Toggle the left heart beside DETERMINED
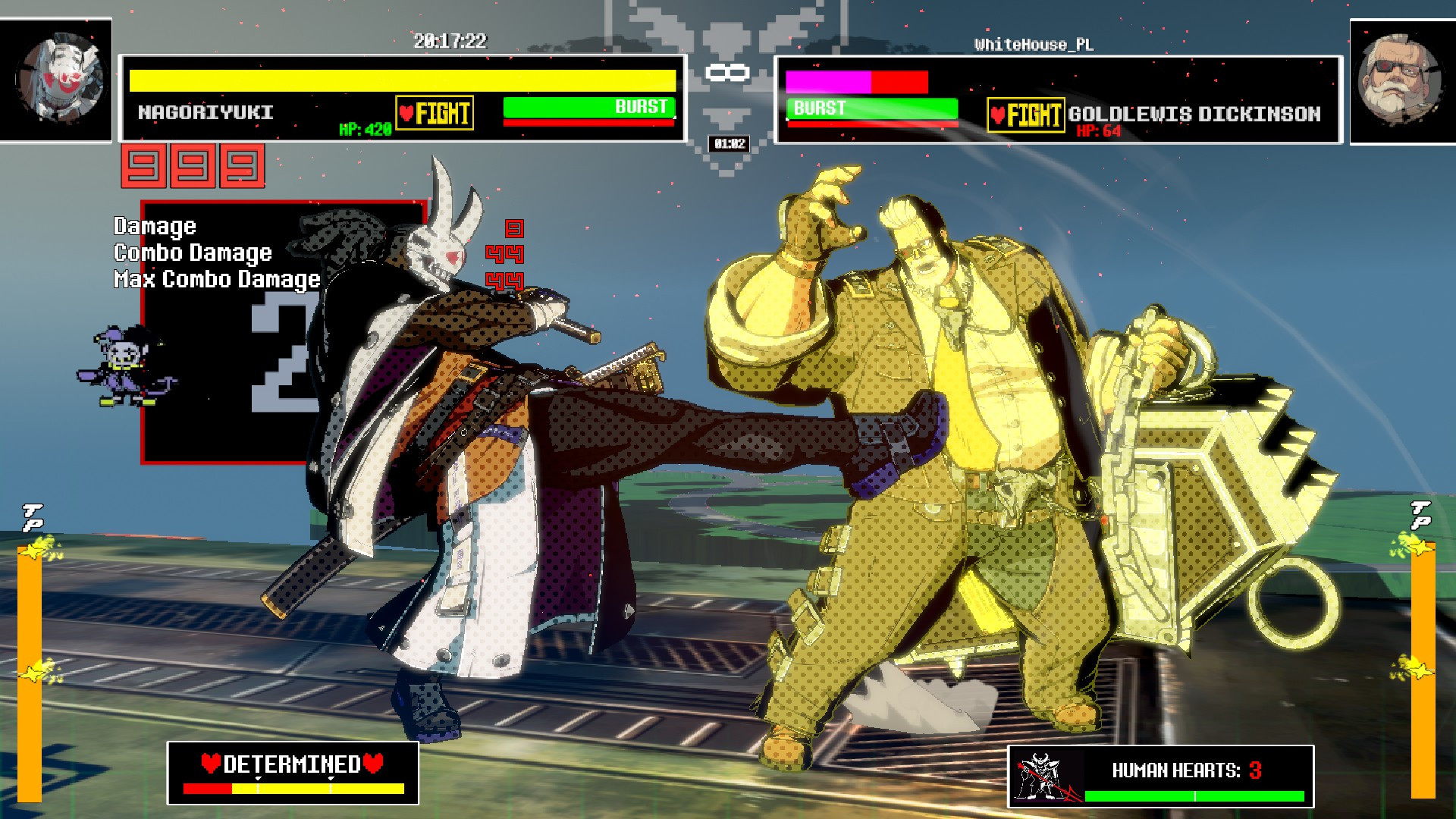This screenshot has width=1456, height=819. point(210,764)
